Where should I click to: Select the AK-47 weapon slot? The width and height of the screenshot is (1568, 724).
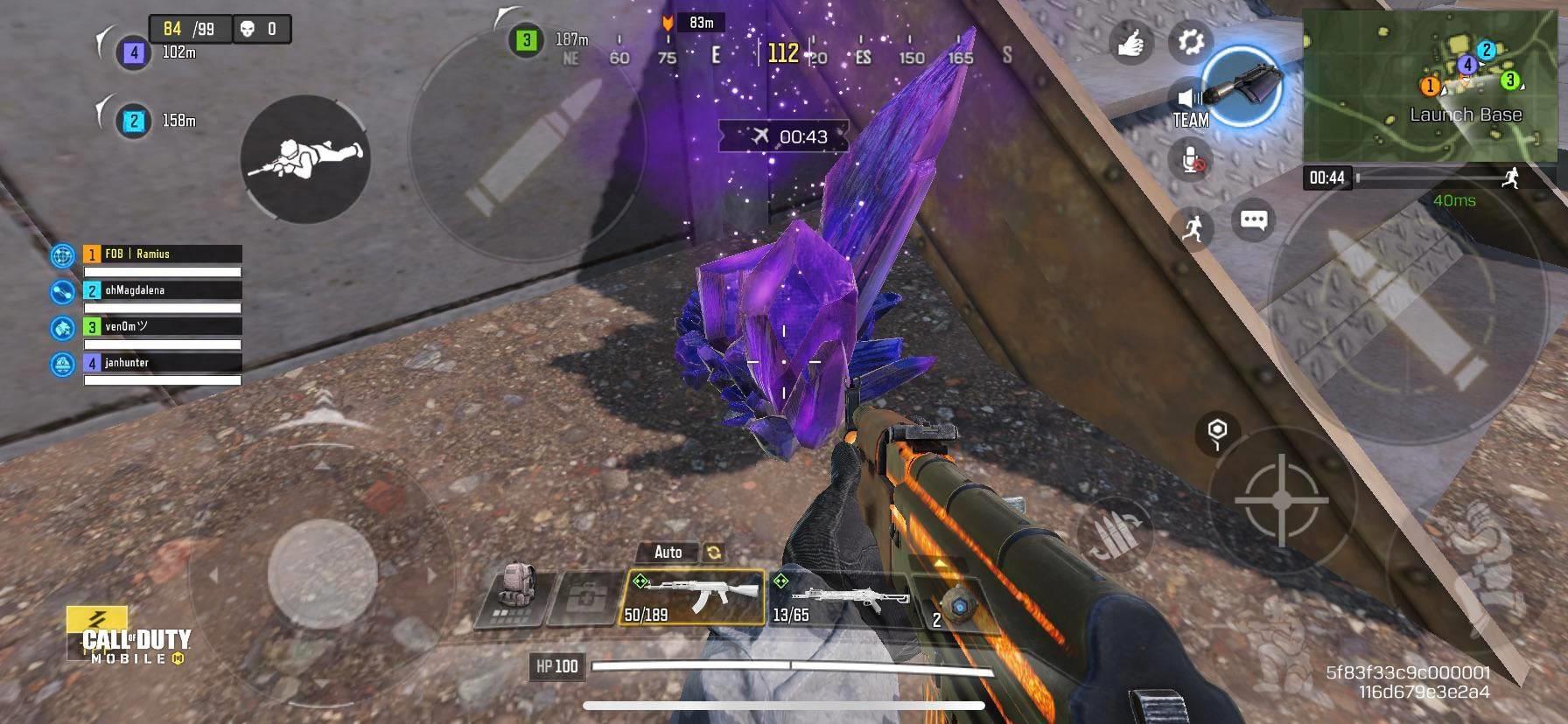[693, 597]
